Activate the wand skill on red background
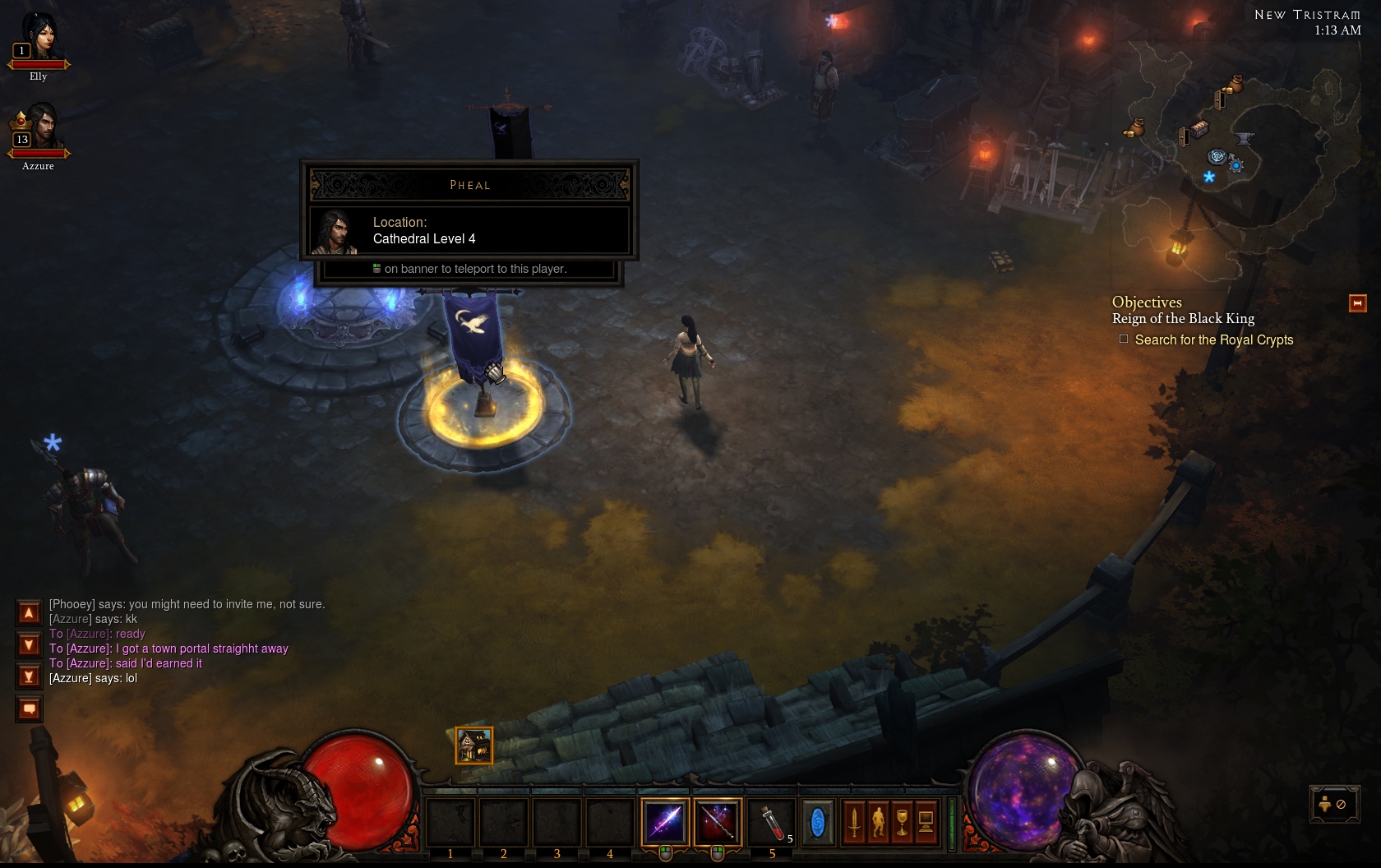Image resolution: width=1381 pixels, height=868 pixels. point(718,821)
